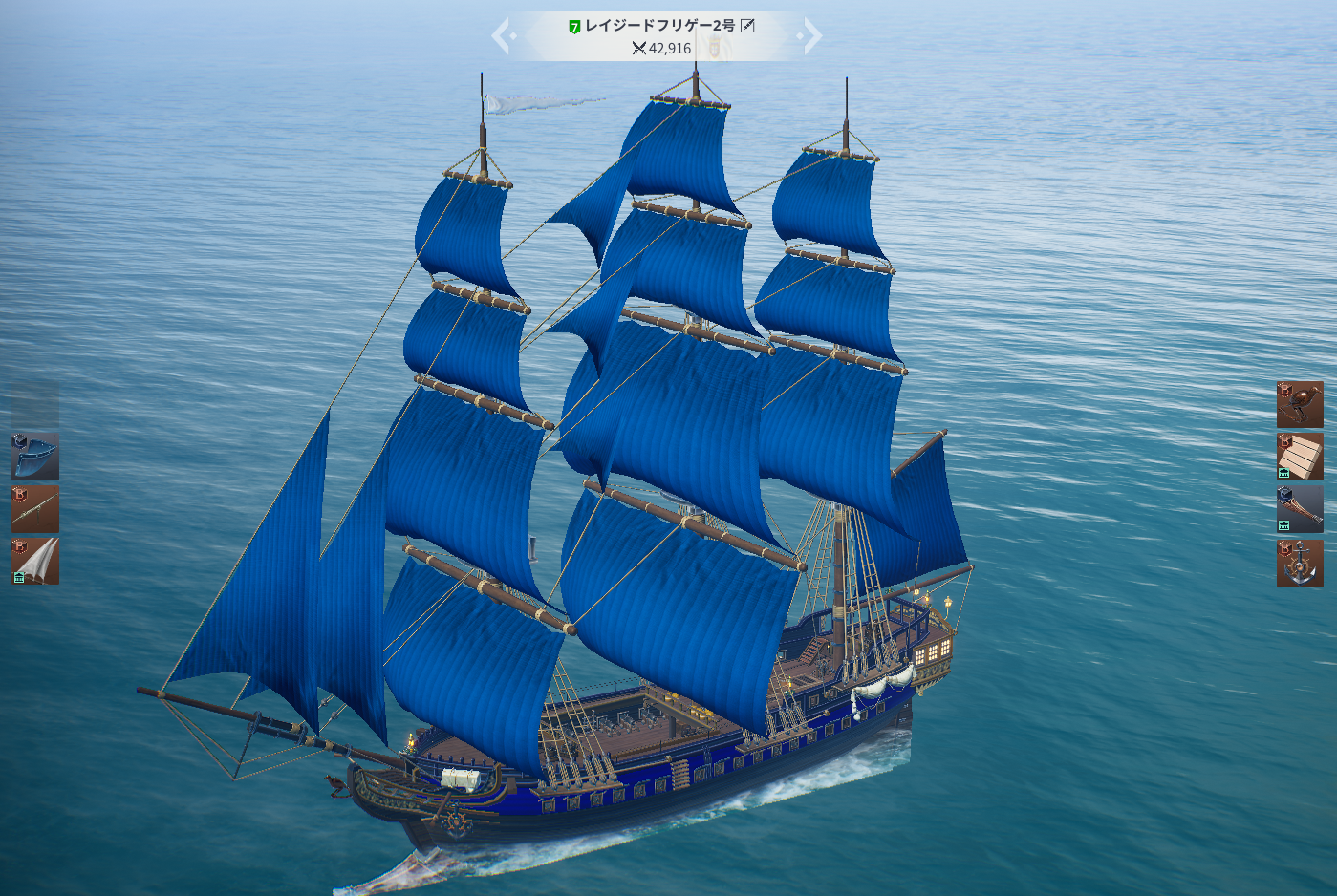Viewport: 1337px width, 896px height.
Task: Switch to the next ship with right arrow
Action: pos(811,36)
